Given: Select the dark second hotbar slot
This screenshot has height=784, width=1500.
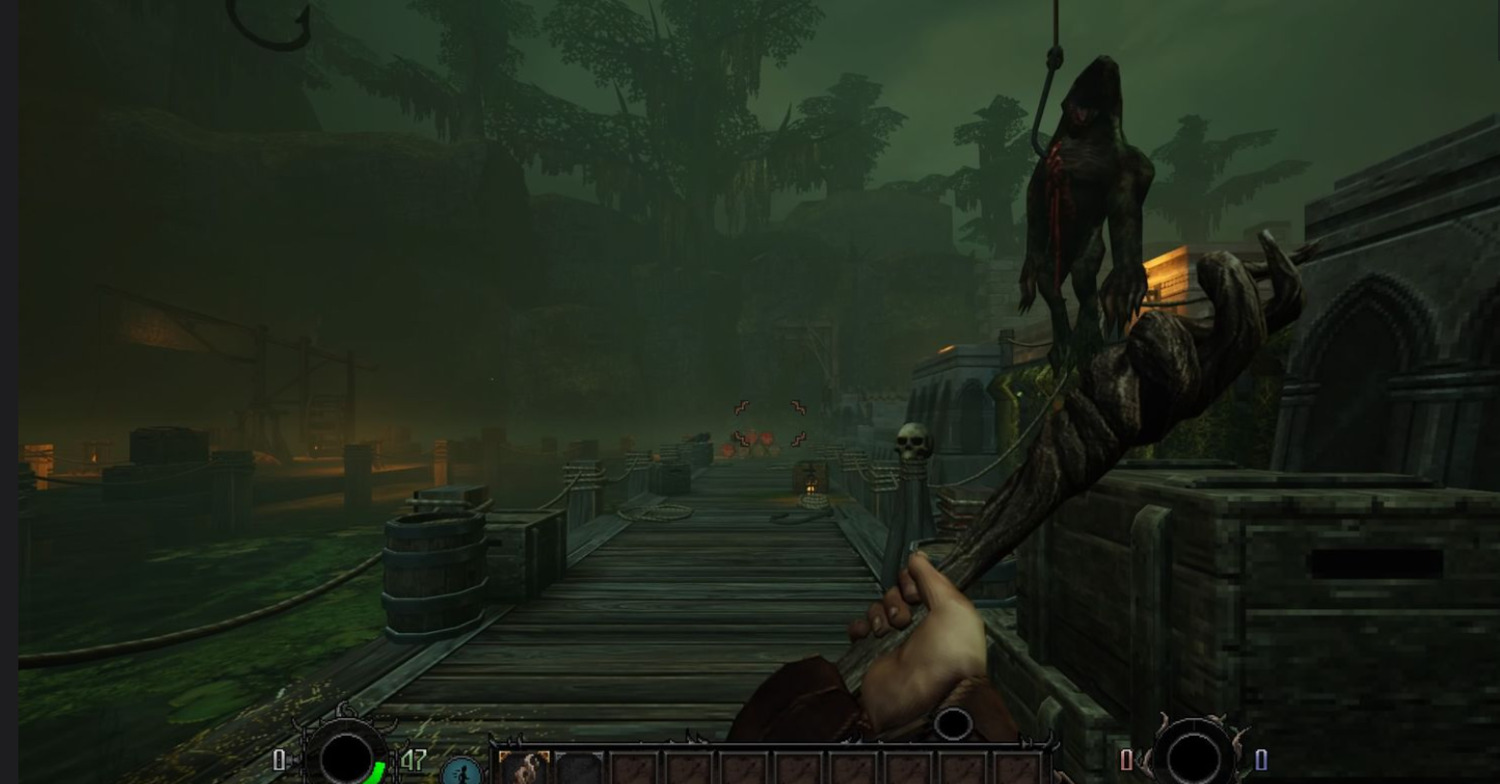Looking at the screenshot, I should 579,769.
